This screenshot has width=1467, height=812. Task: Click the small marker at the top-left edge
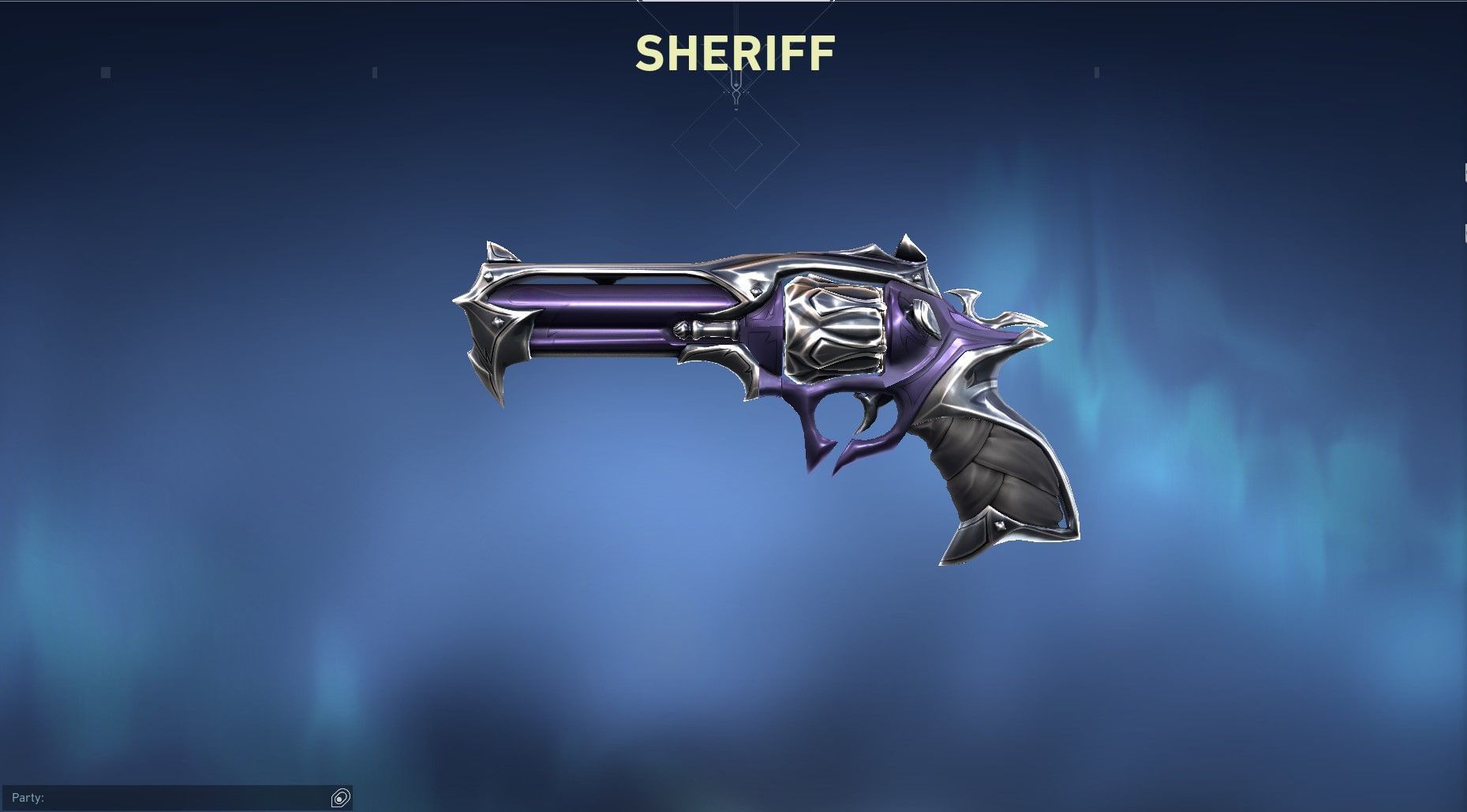pos(104,71)
